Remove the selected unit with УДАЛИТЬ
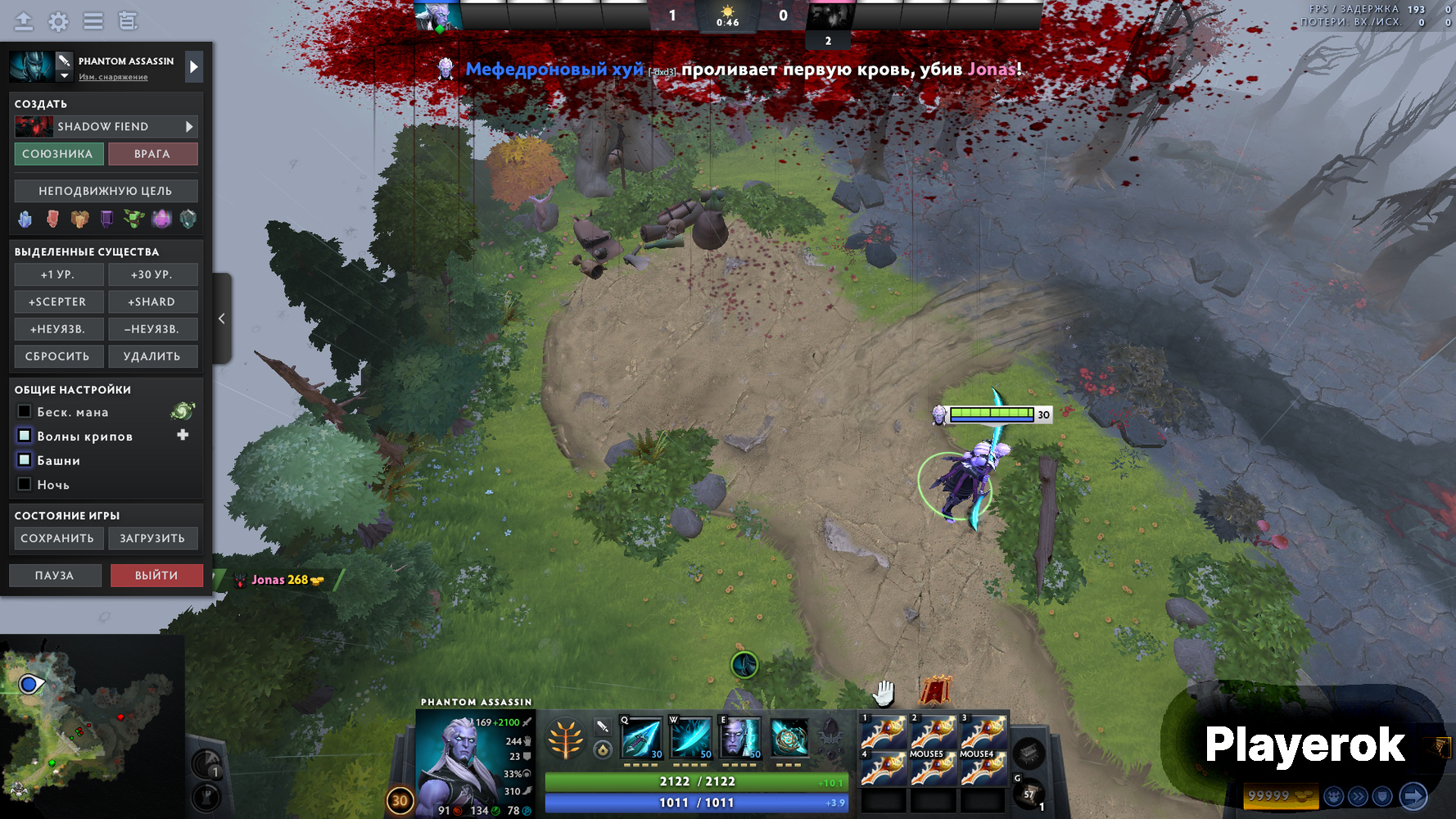This screenshot has height=819, width=1456. [151, 356]
